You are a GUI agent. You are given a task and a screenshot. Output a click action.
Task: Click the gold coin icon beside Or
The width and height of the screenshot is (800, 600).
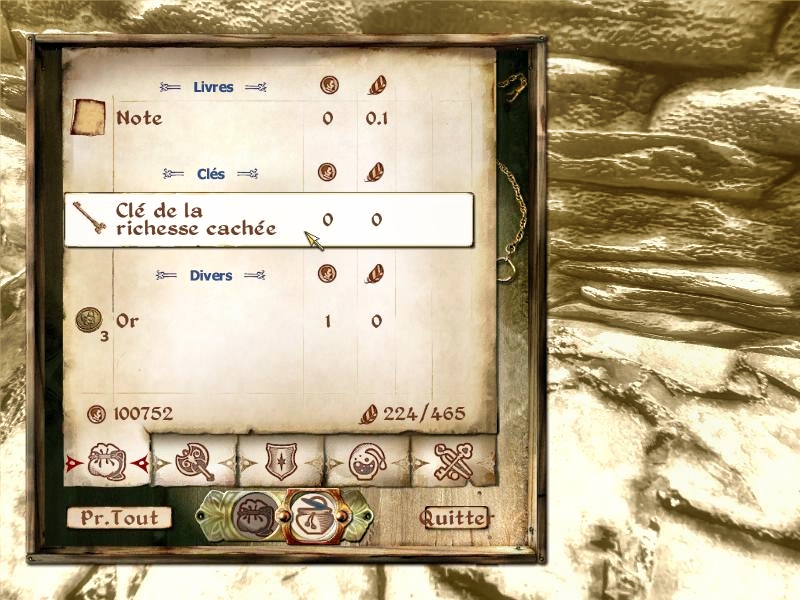coord(87,319)
